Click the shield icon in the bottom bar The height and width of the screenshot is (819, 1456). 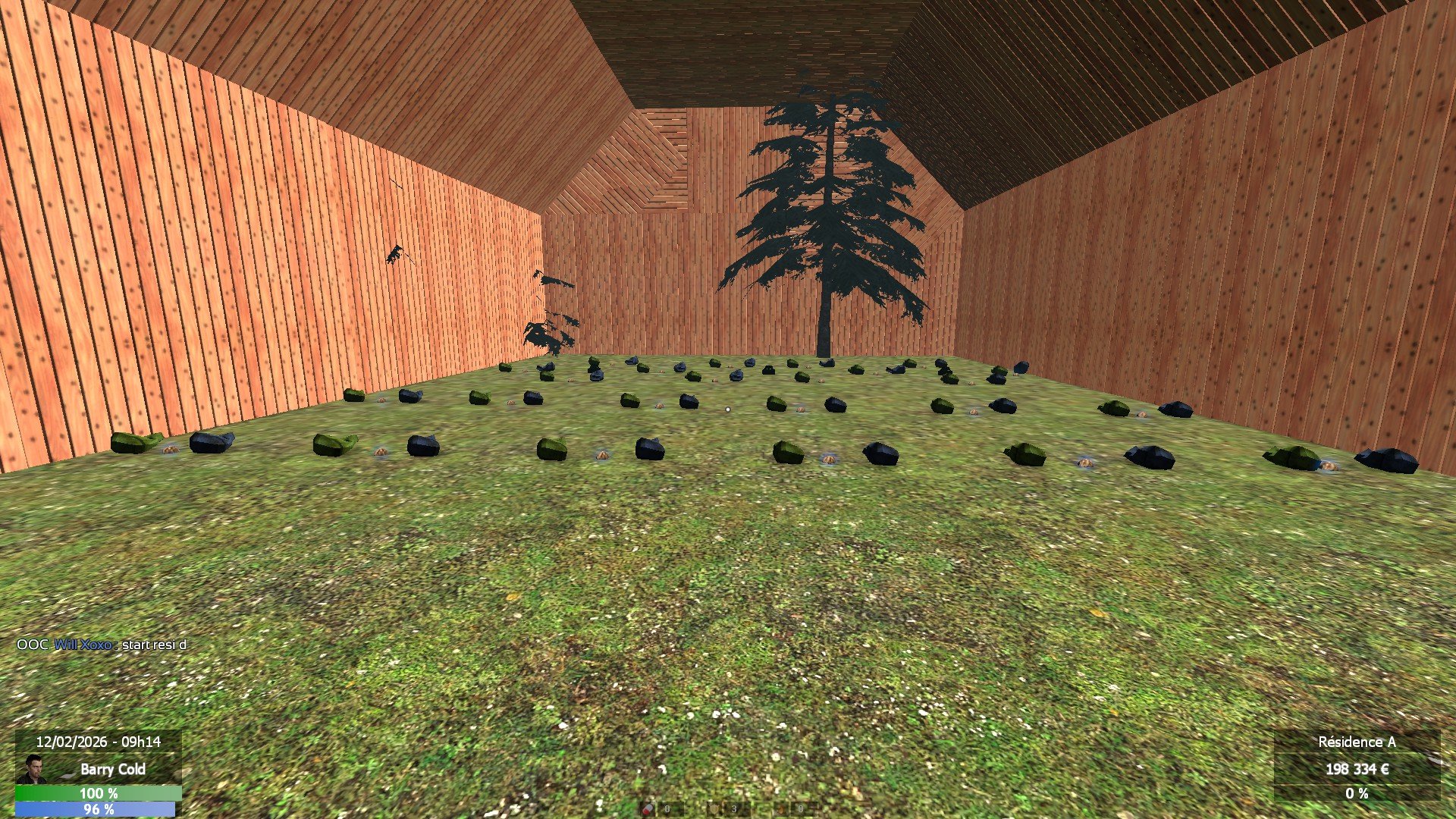coord(714,809)
